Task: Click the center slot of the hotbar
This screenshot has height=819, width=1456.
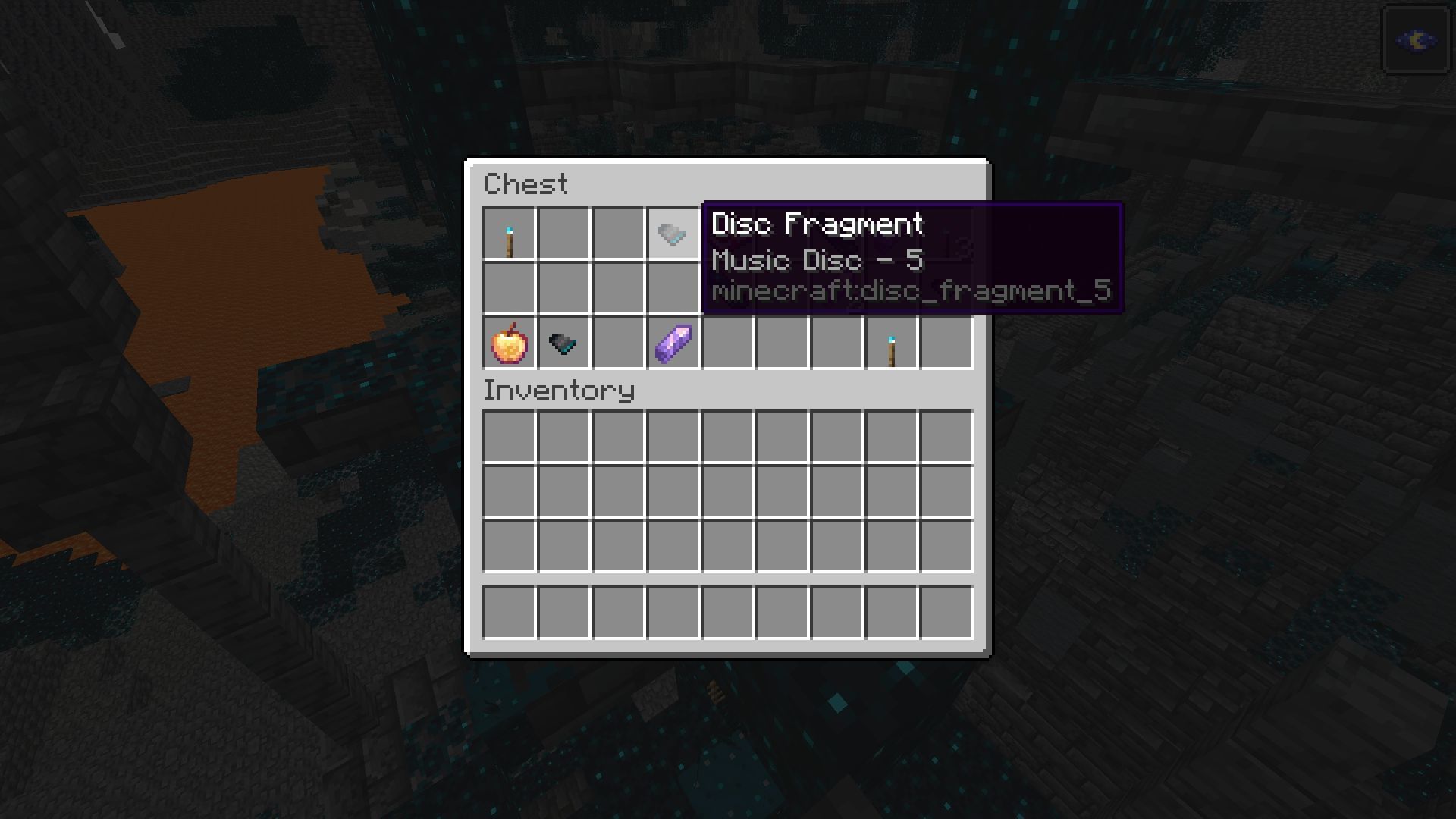Action: pos(726,613)
